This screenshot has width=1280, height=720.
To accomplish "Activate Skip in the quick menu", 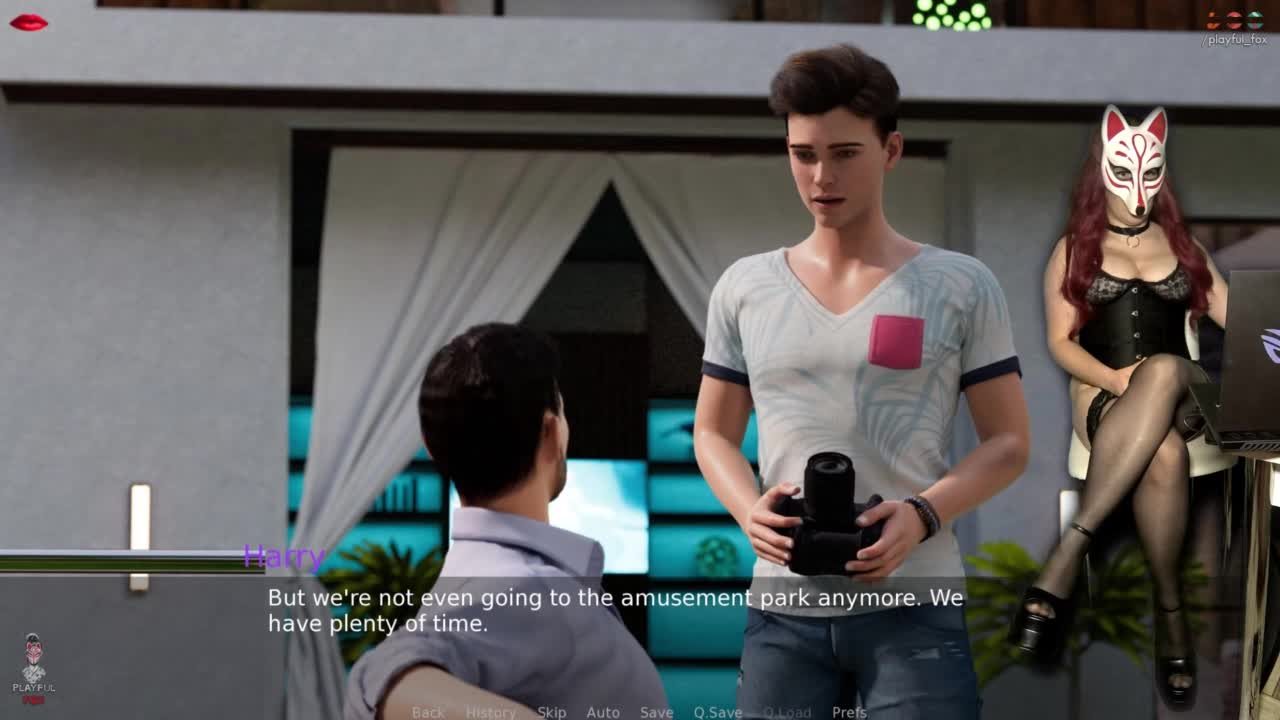I will click(x=551, y=712).
